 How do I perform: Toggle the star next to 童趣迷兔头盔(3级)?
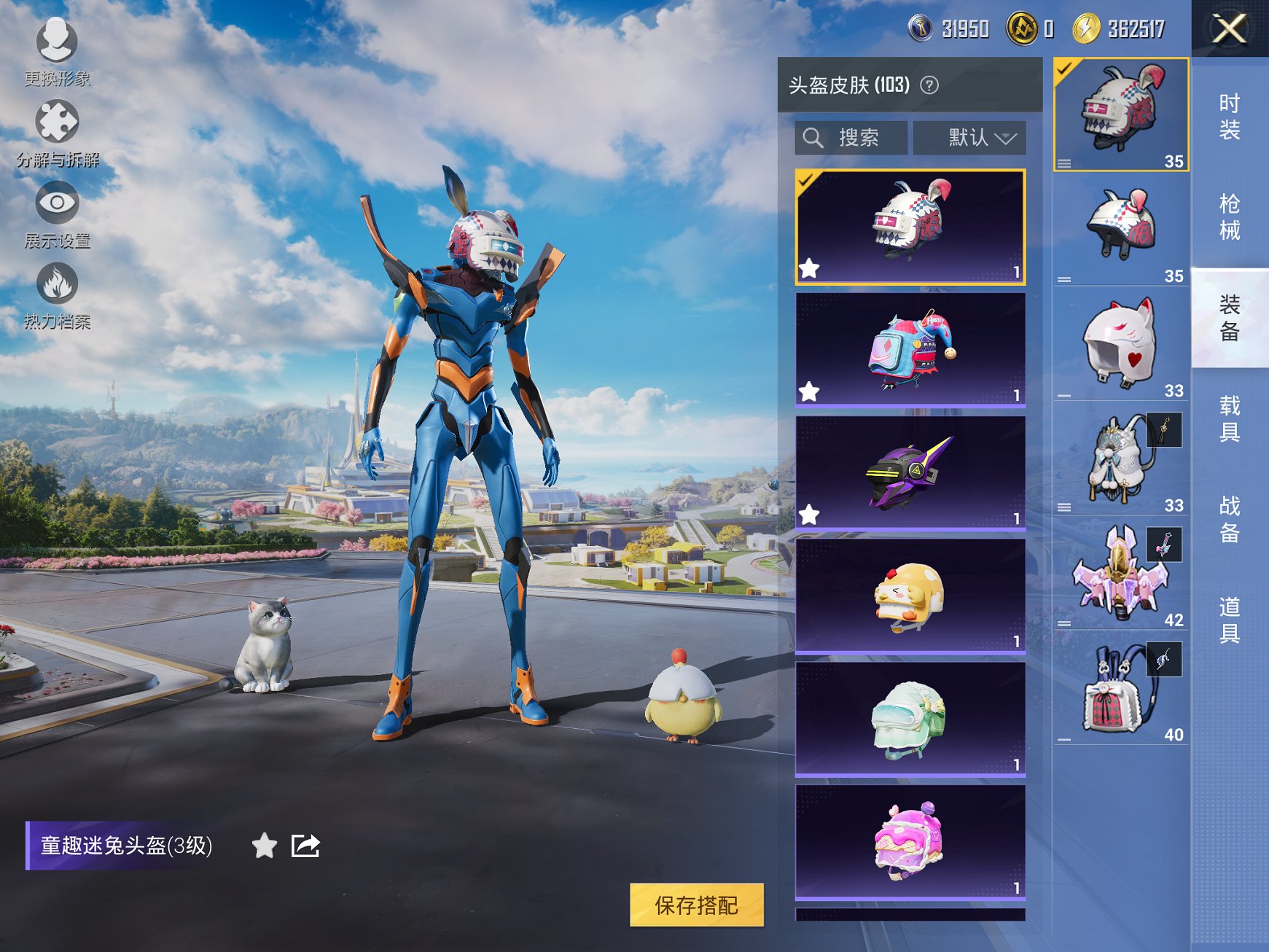click(264, 846)
